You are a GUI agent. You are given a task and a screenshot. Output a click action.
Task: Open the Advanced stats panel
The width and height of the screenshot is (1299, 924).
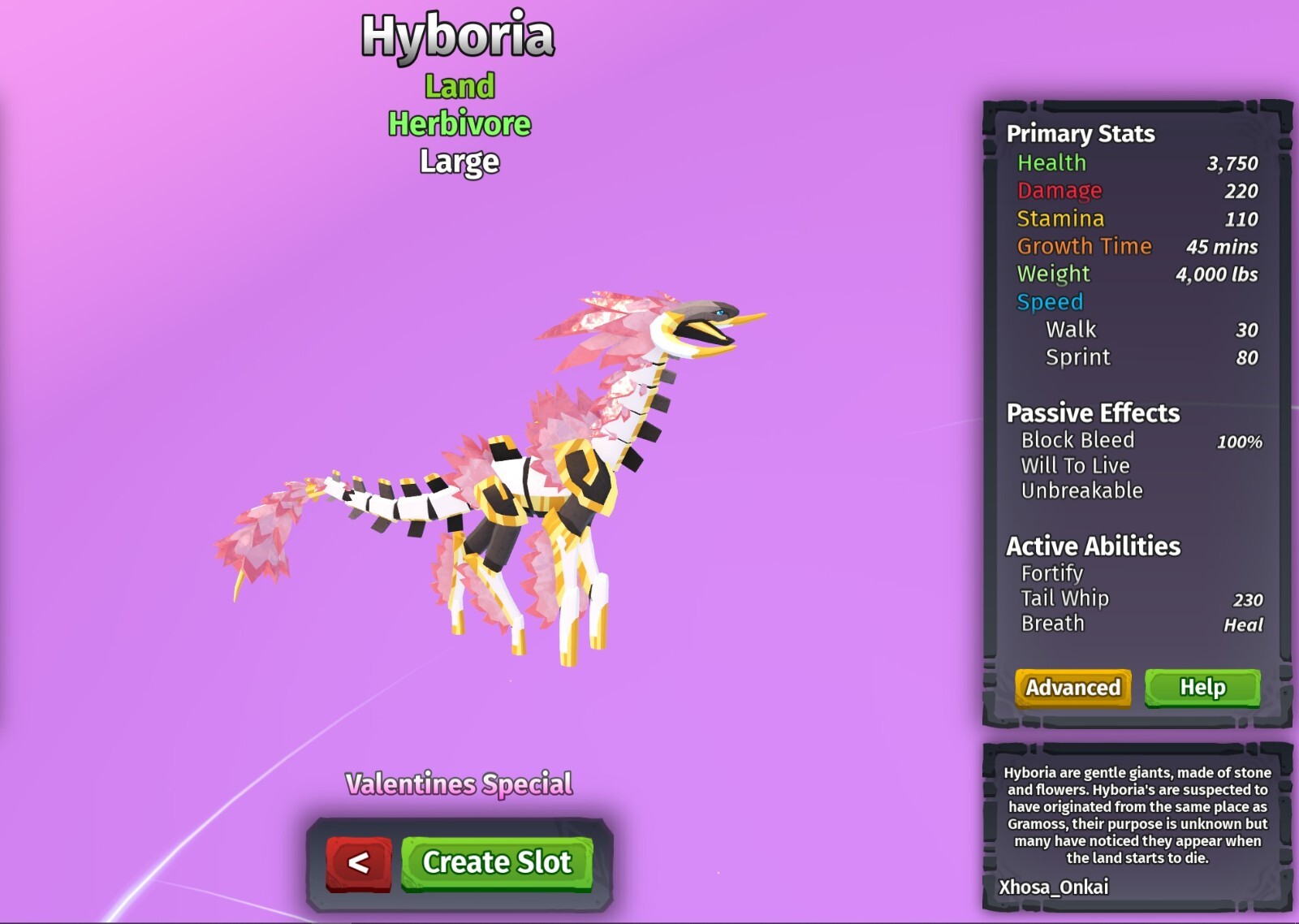[x=1072, y=687]
